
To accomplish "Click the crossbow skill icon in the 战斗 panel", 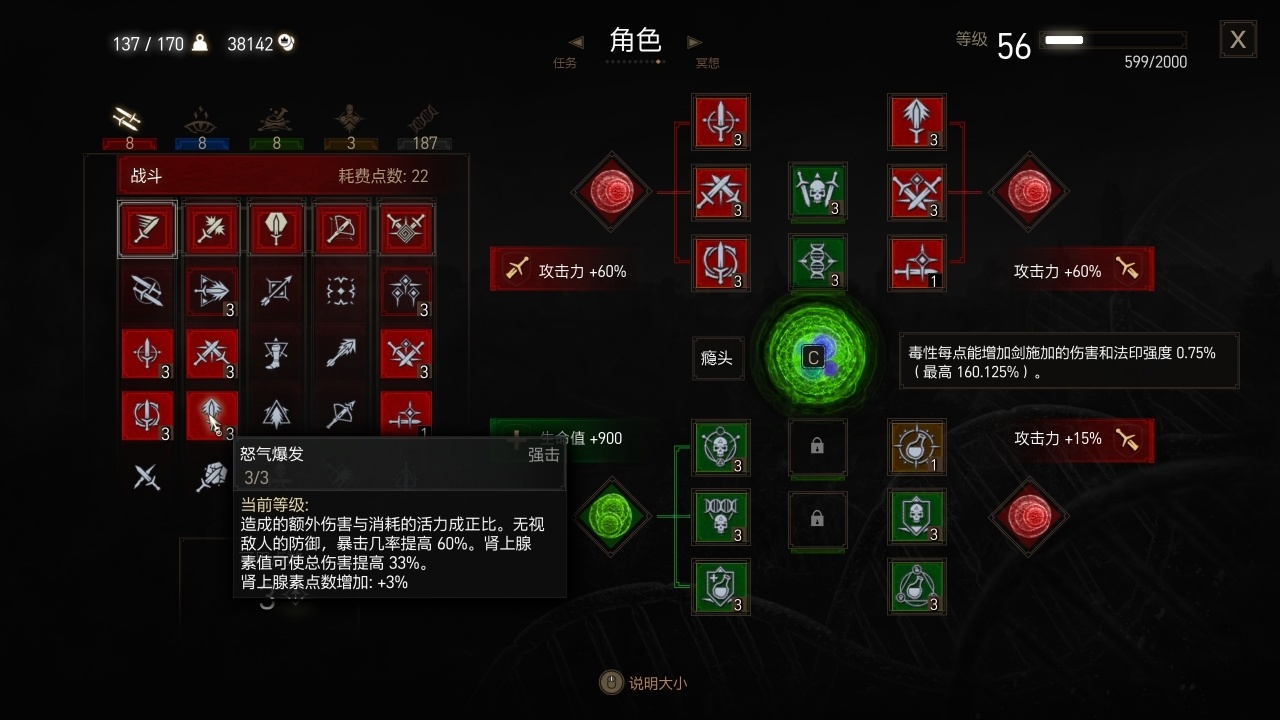I will pyautogui.click(x=341, y=229).
